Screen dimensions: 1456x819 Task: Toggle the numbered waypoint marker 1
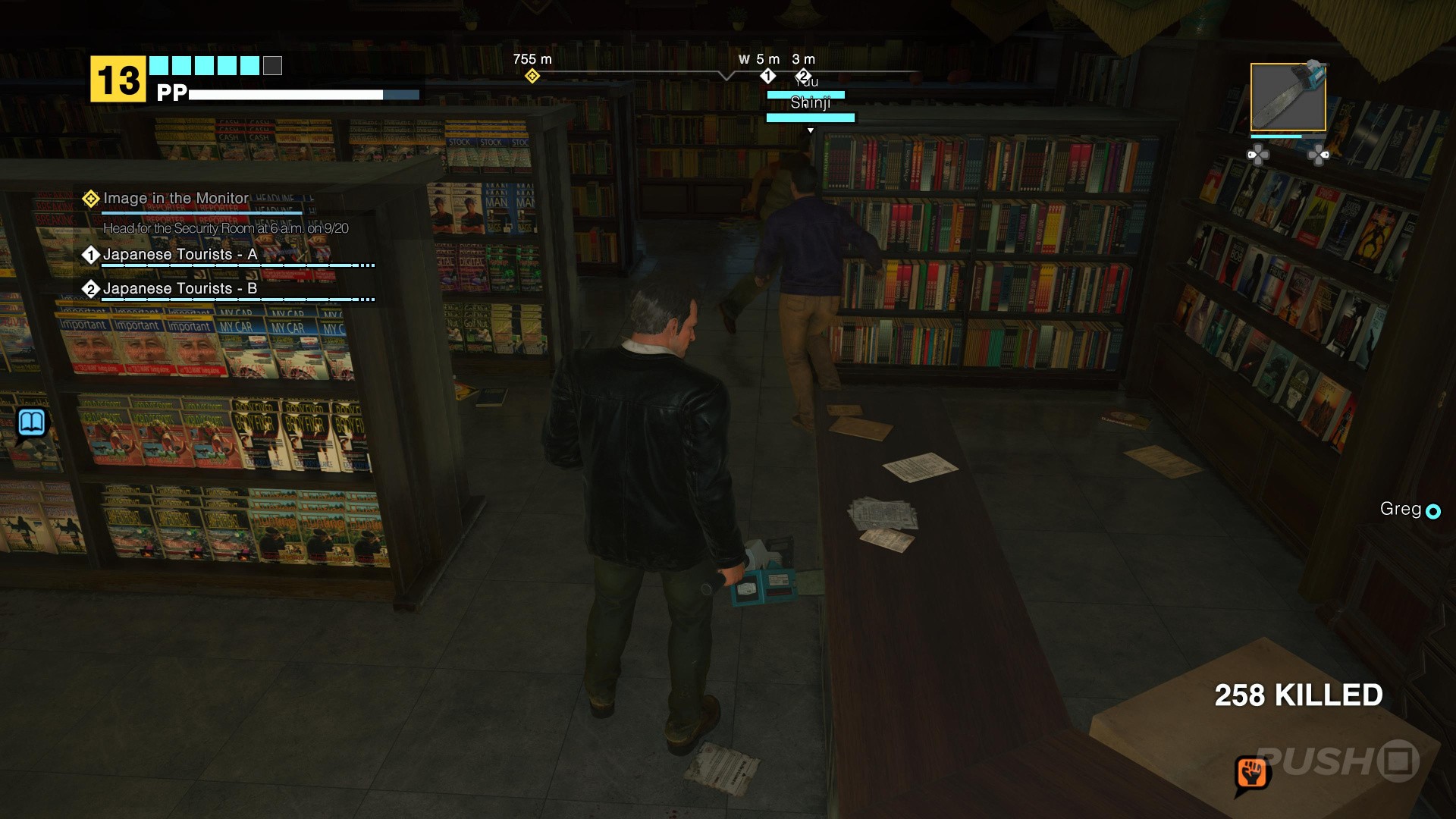pos(768,75)
